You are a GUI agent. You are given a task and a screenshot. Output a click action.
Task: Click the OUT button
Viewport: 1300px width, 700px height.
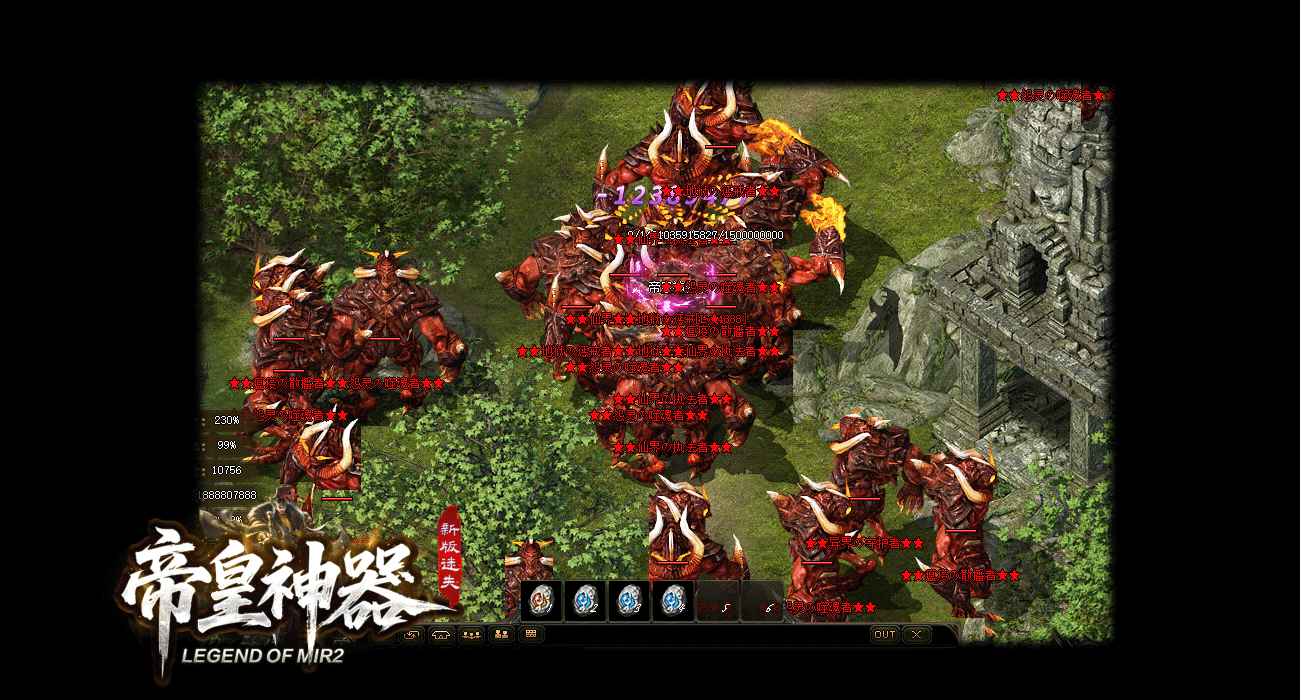[x=884, y=634]
